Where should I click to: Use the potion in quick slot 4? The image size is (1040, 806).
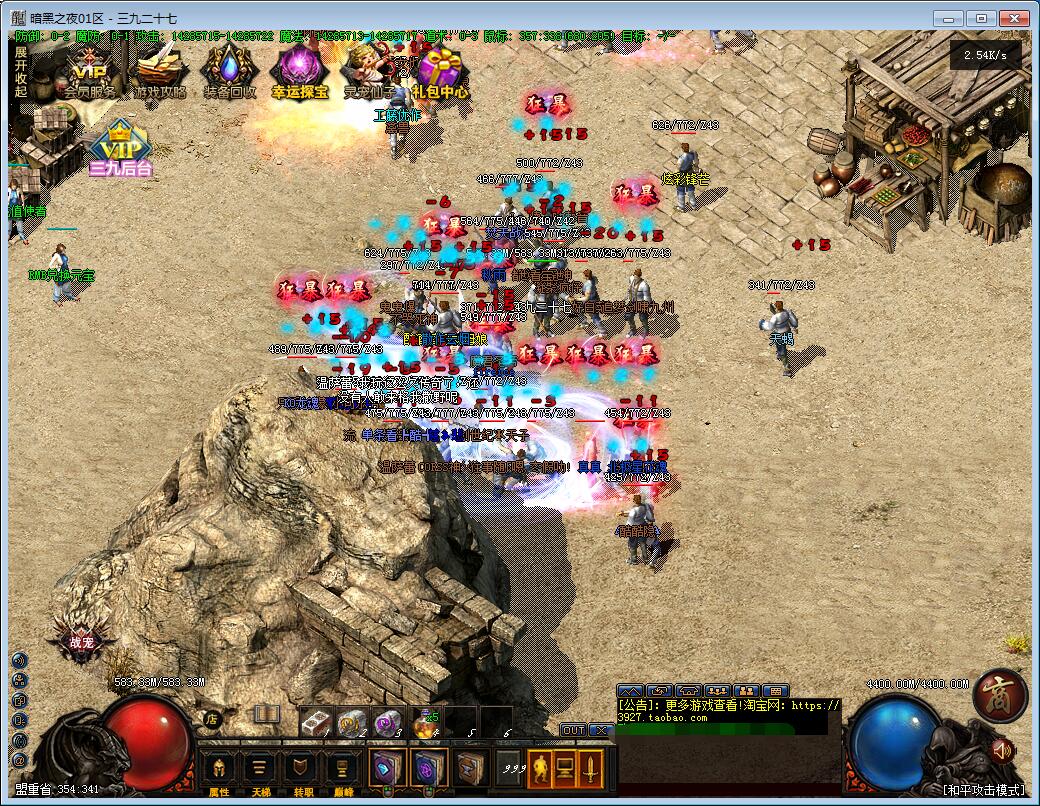(427, 722)
